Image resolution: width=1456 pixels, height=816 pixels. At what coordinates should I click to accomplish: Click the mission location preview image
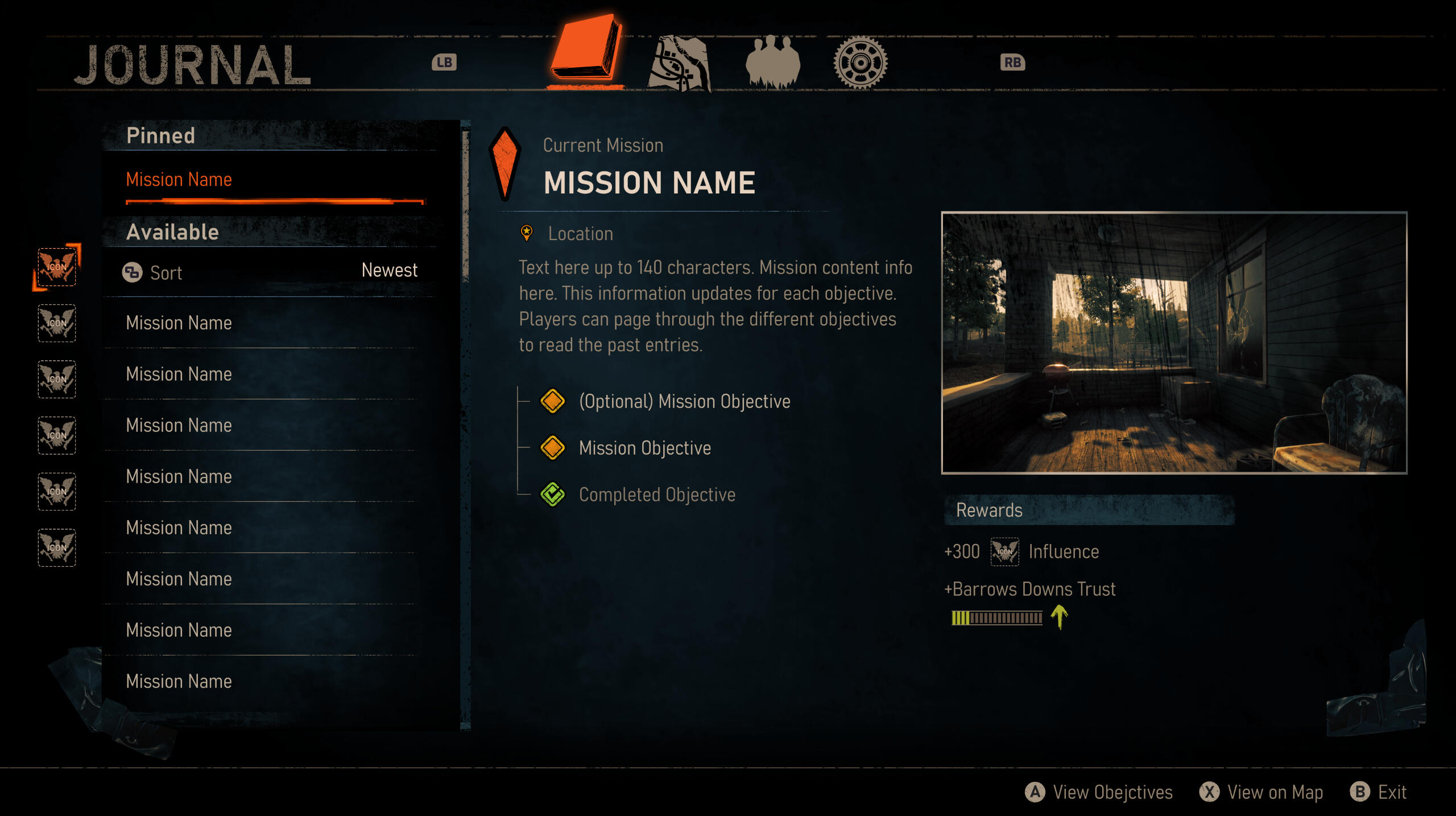(1174, 343)
